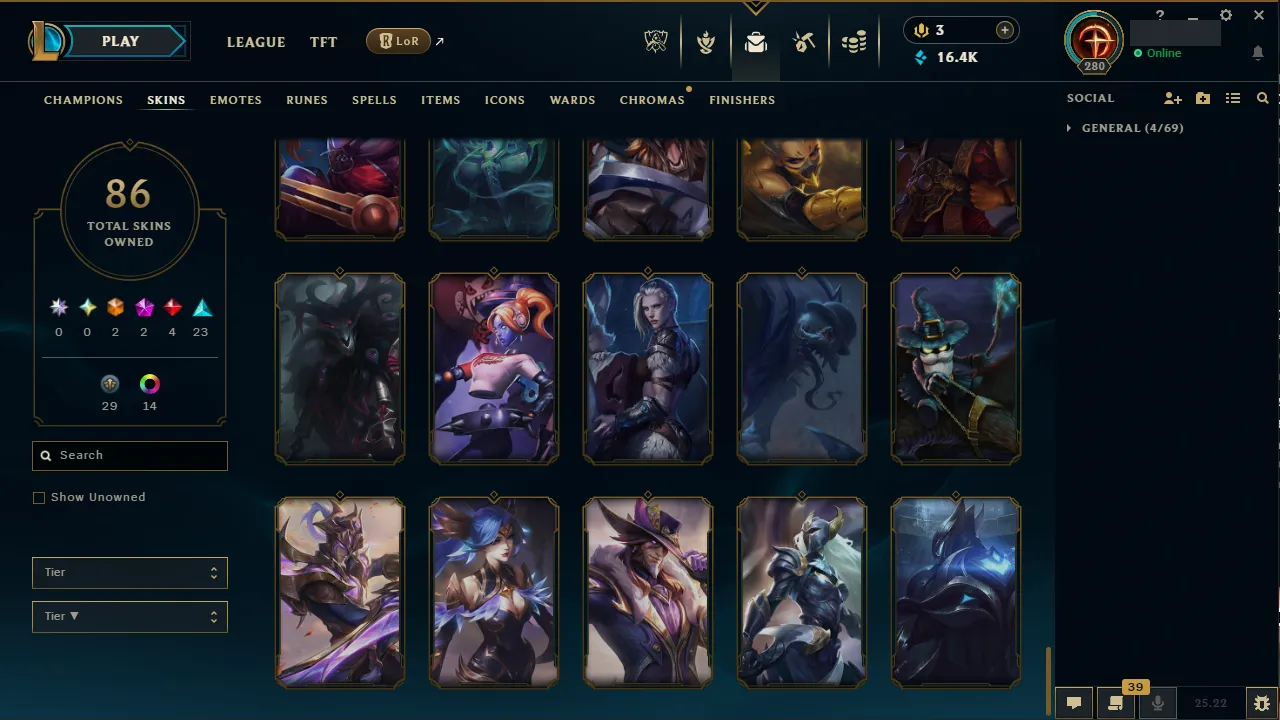Toggle the chat bubble window

click(x=1073, y=703)
